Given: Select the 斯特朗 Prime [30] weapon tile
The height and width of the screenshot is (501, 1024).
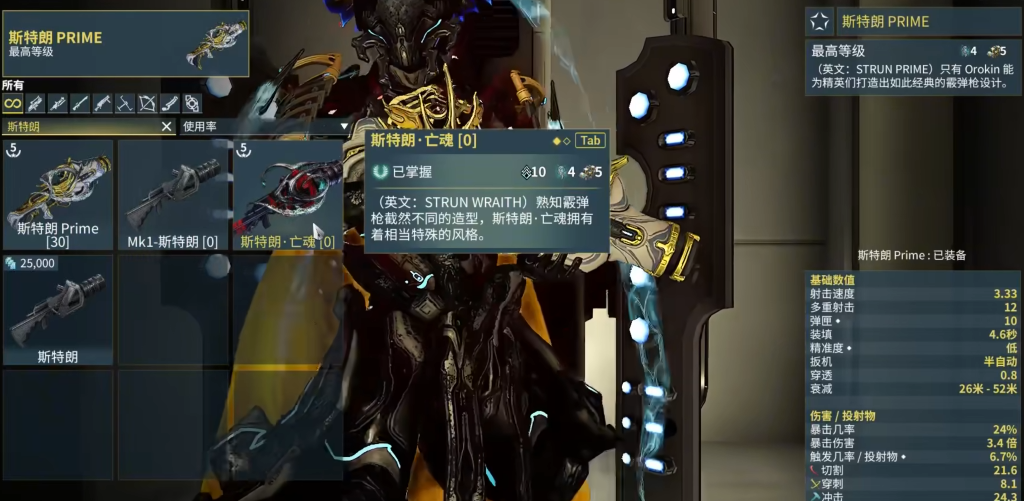Looking at the screenshot, I should click(58, 195).
